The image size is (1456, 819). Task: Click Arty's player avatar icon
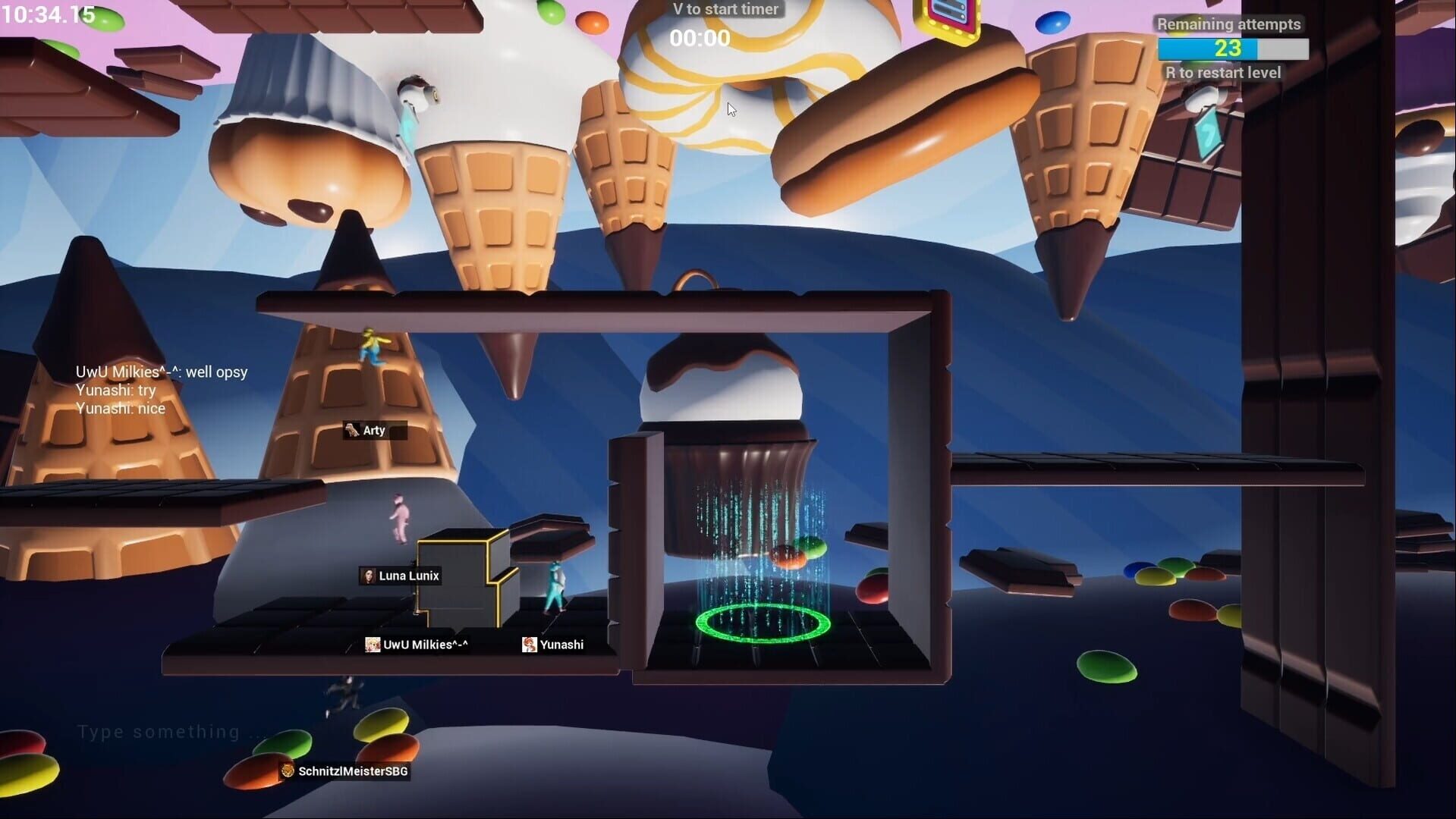354,430
